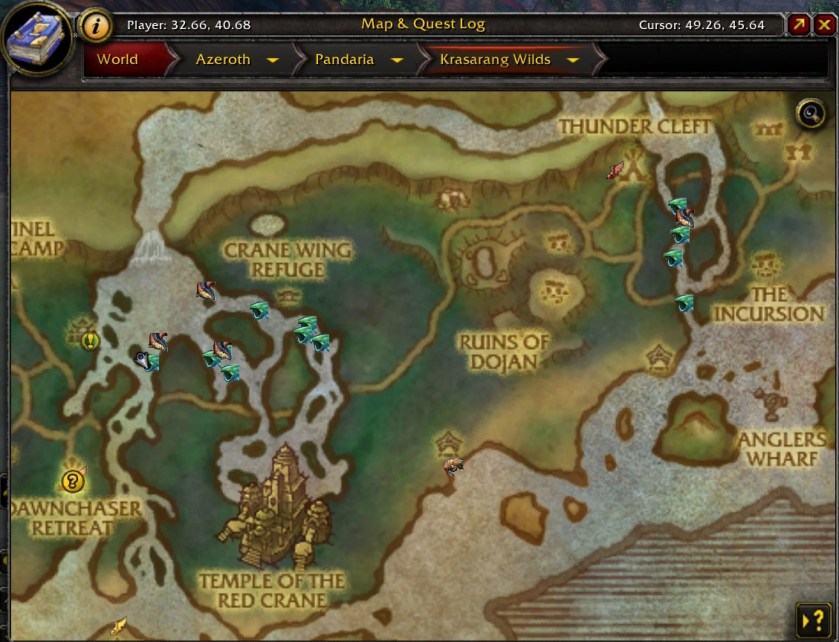Select the fish marker below Ruins of Dojan
Viewport: 839px width, 642px height.
[455, 465]
